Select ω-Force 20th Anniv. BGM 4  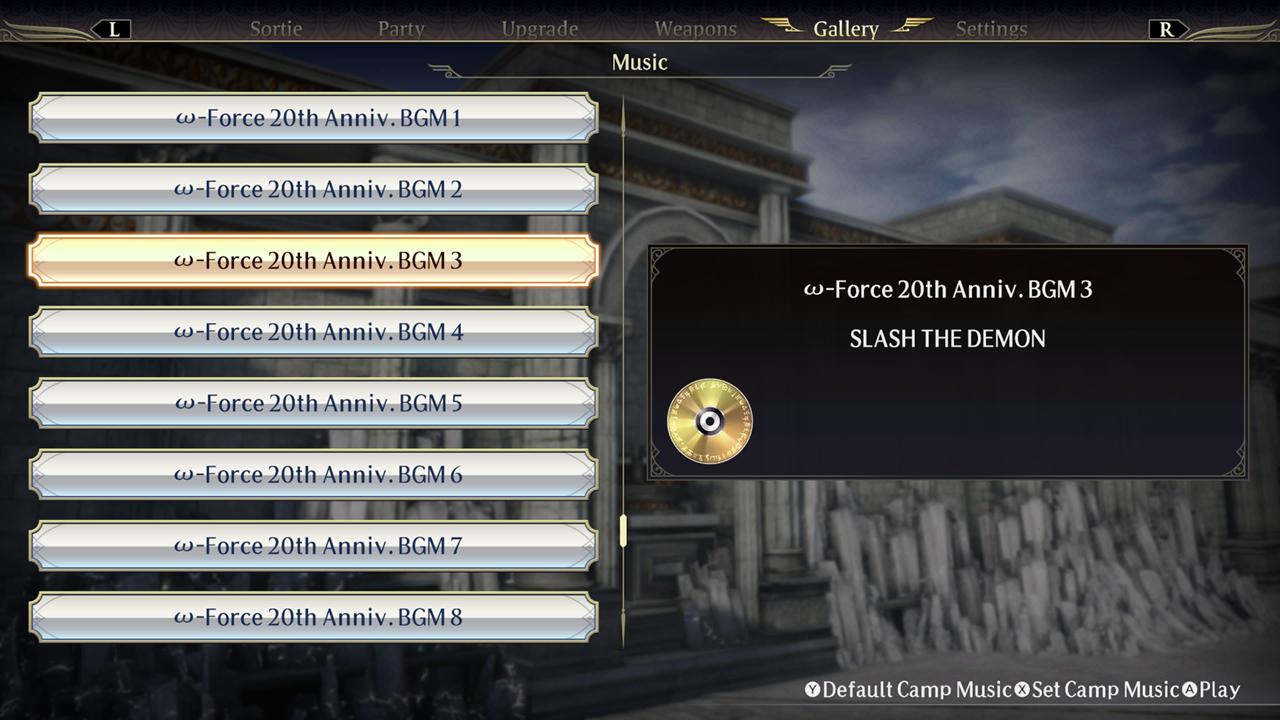coord(313,332)
